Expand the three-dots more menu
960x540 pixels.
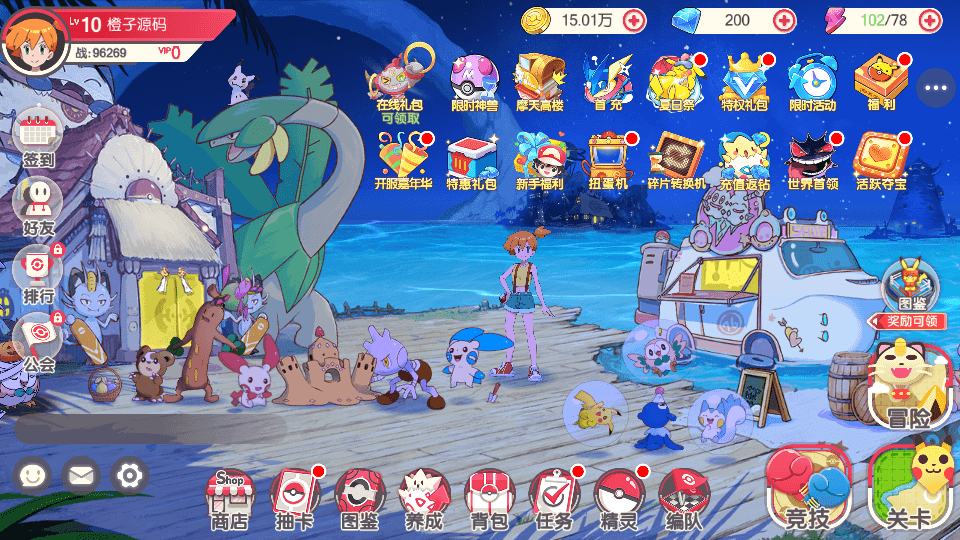pyautogui.click(x=936, y=88)
